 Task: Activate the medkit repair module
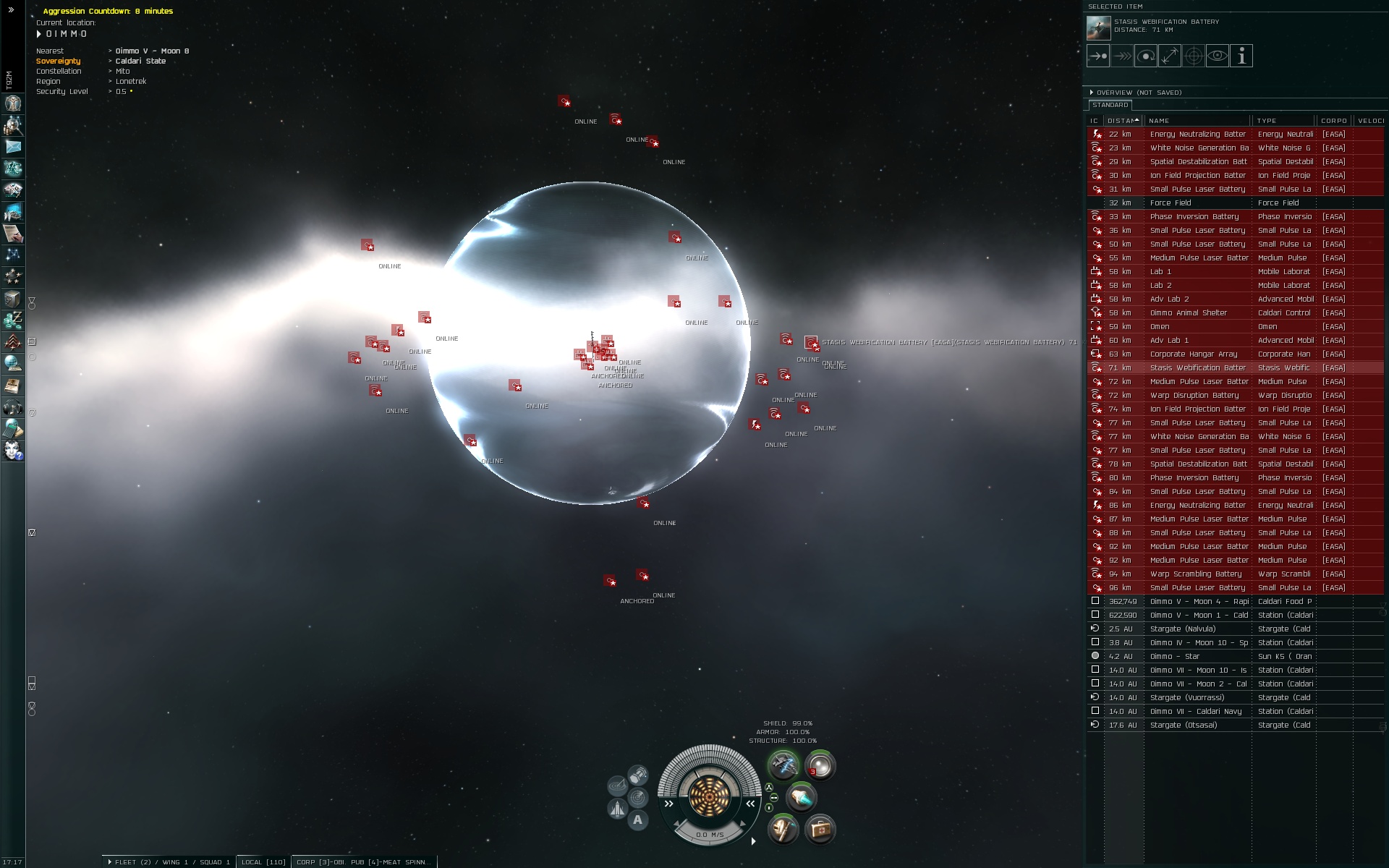pyautogui.click(x=820, y=829)
